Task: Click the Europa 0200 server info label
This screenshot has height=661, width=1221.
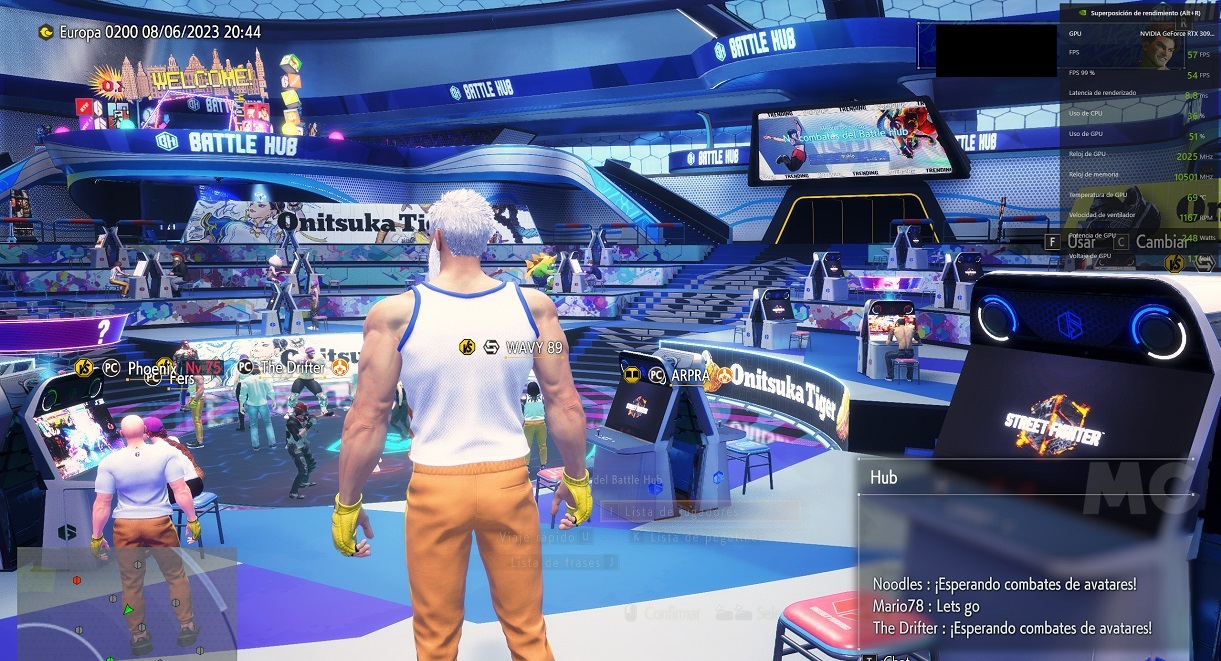Action: tap(160, 32)
